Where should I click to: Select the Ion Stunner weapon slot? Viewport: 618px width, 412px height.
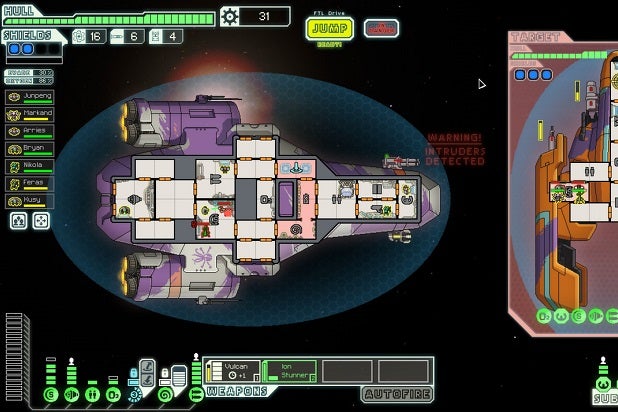(290, 370)
